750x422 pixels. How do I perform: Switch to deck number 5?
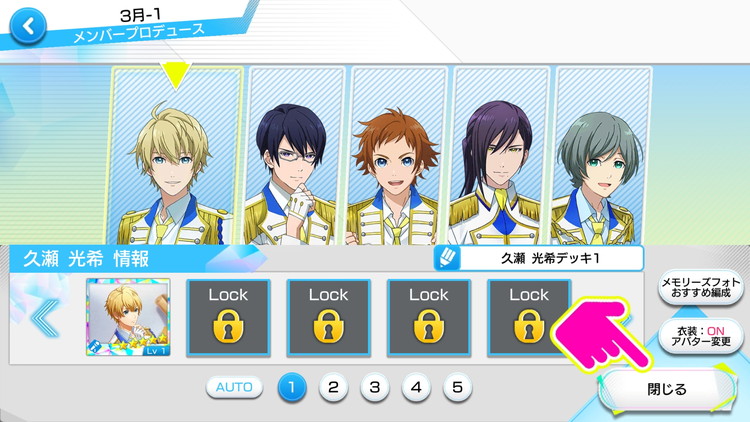pos(456,387)
